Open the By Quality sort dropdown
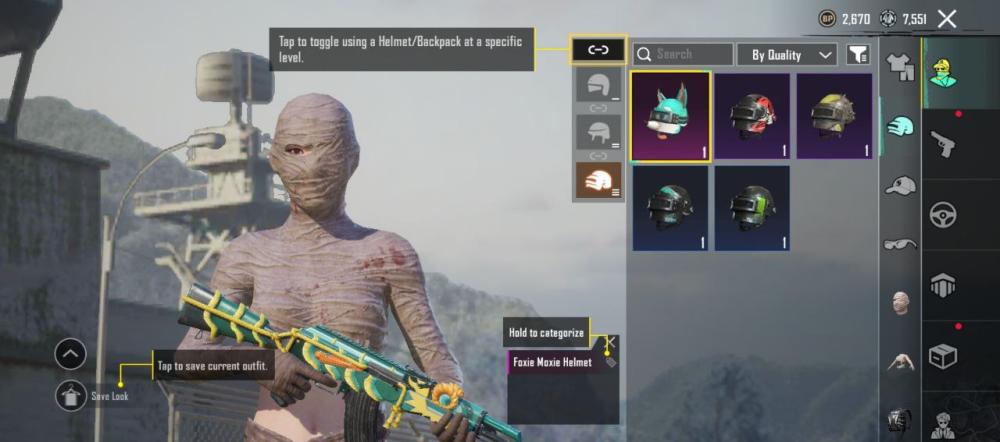 [792, 54]
